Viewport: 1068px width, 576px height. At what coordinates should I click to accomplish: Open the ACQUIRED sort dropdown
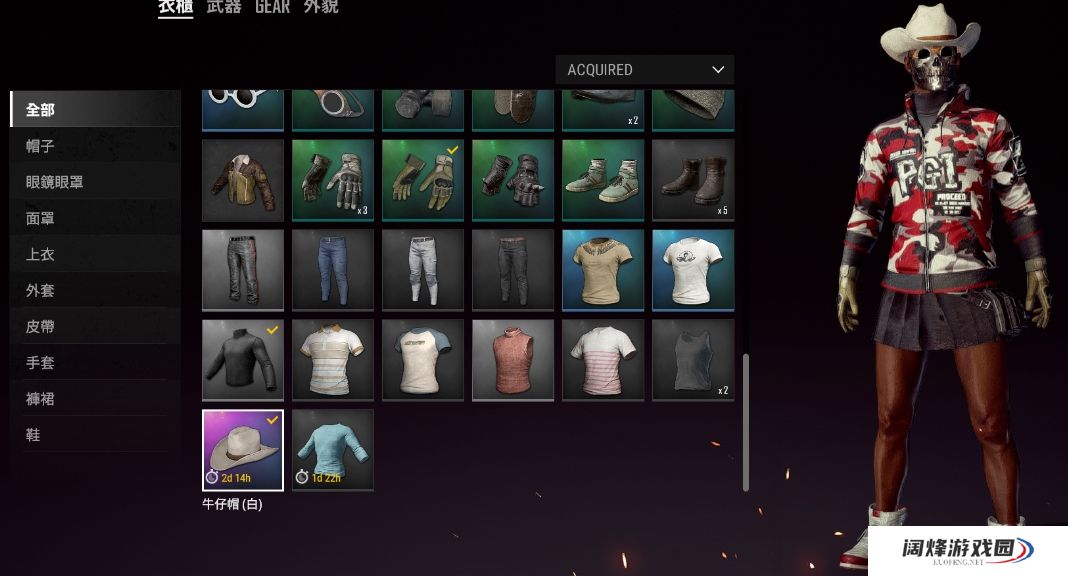(644, 70)
